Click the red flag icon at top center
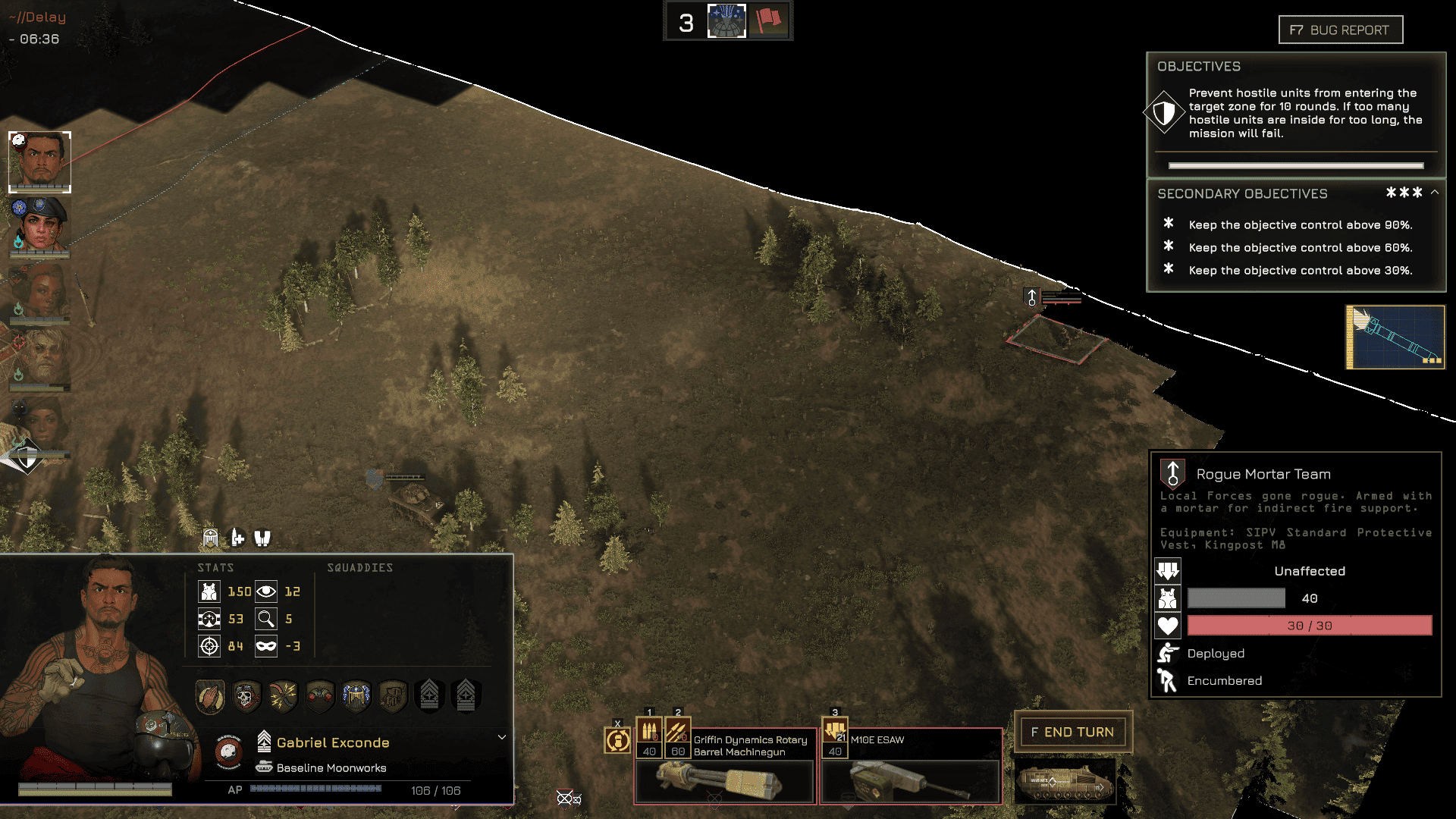The width and height of the screenshot is (1456, 819). click(x=769, y=20)
